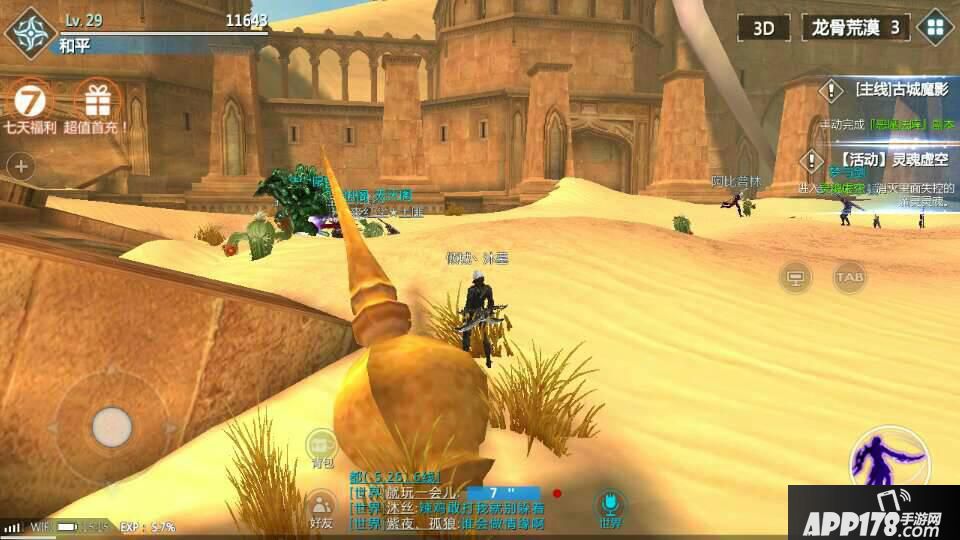Expand the round plus button
The height and width of the screenshot is (540, 960).
coord(20,166)
